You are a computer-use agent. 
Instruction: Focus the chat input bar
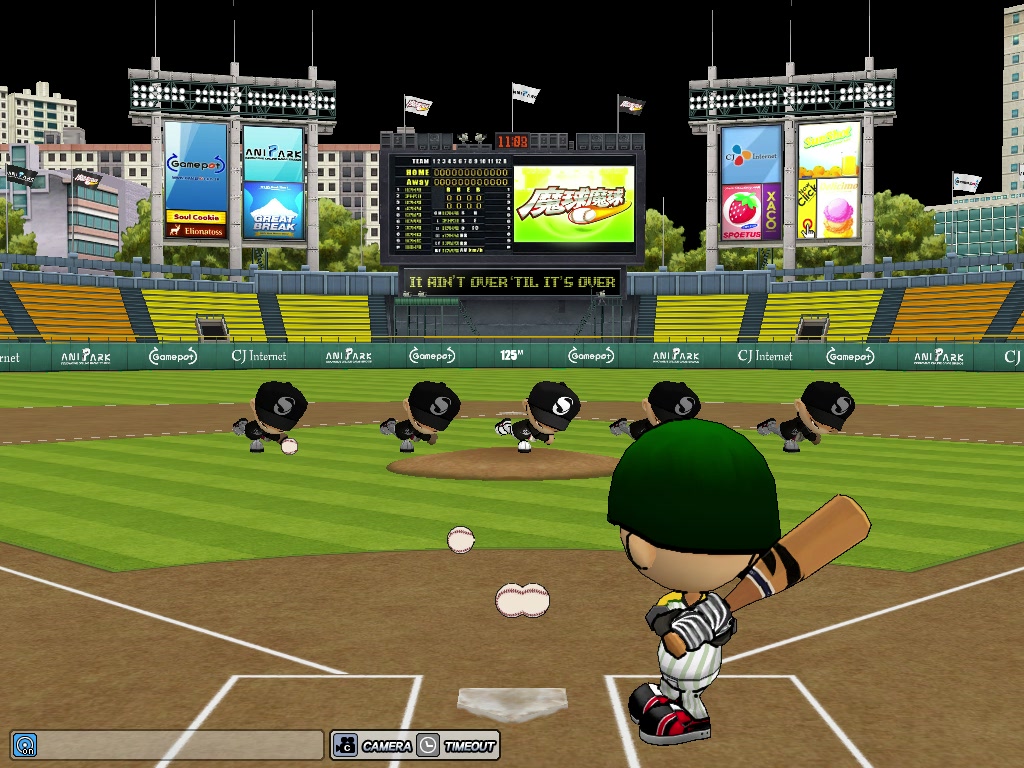[180, 745]
